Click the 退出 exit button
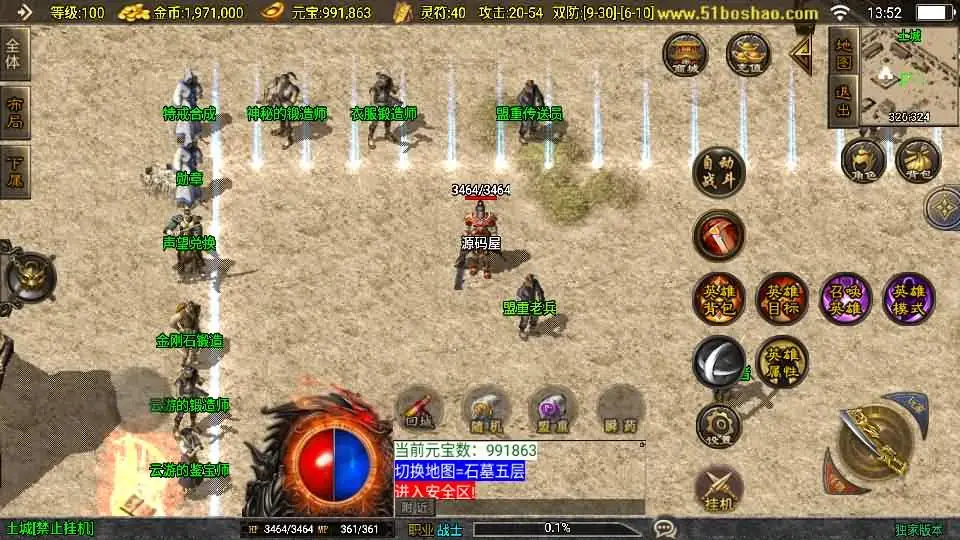Image resolution: width=960 pixels, height=540 pixels. point(843,102)
